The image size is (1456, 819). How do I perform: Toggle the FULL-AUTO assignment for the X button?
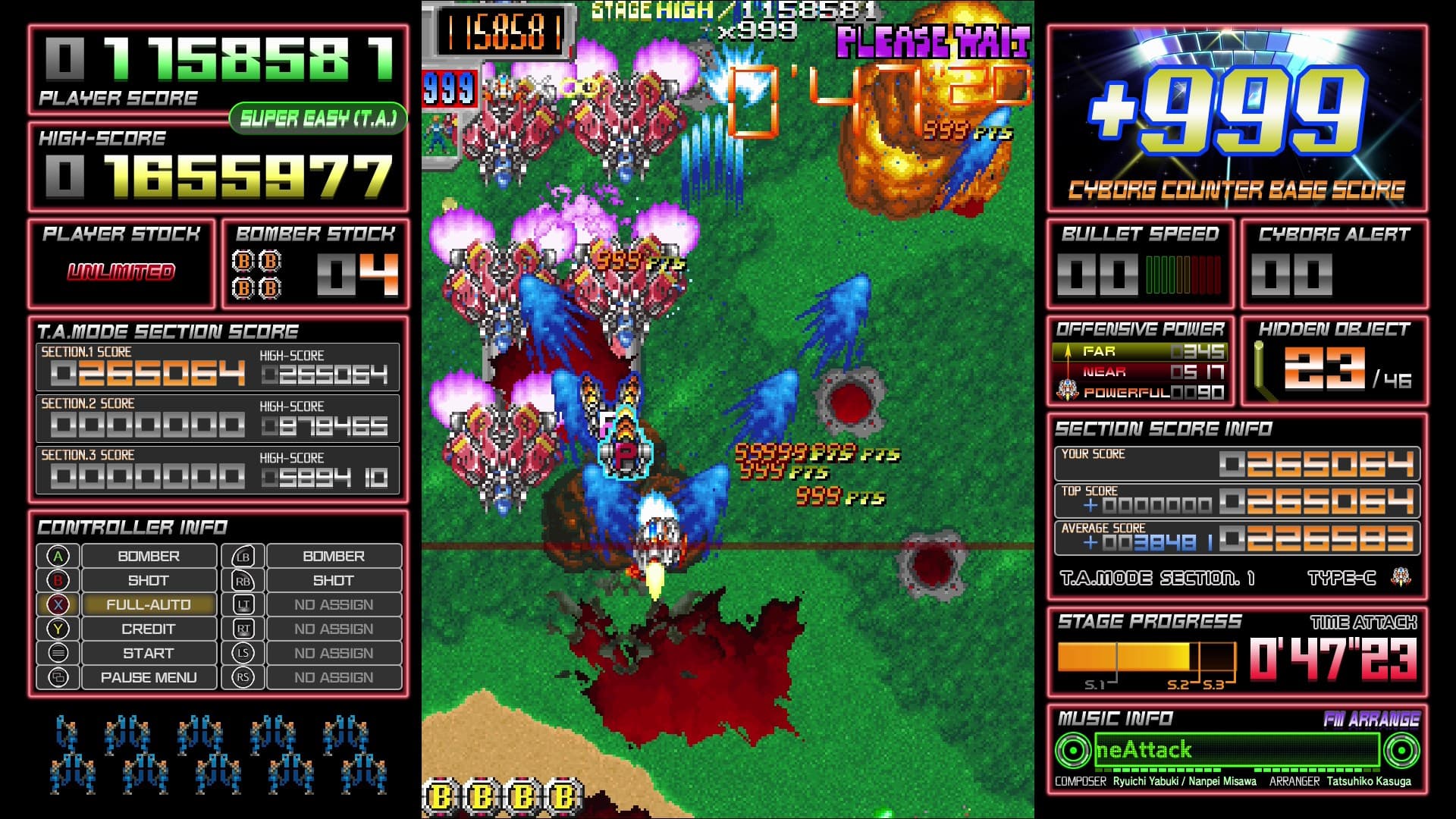(x=149, y=604)
